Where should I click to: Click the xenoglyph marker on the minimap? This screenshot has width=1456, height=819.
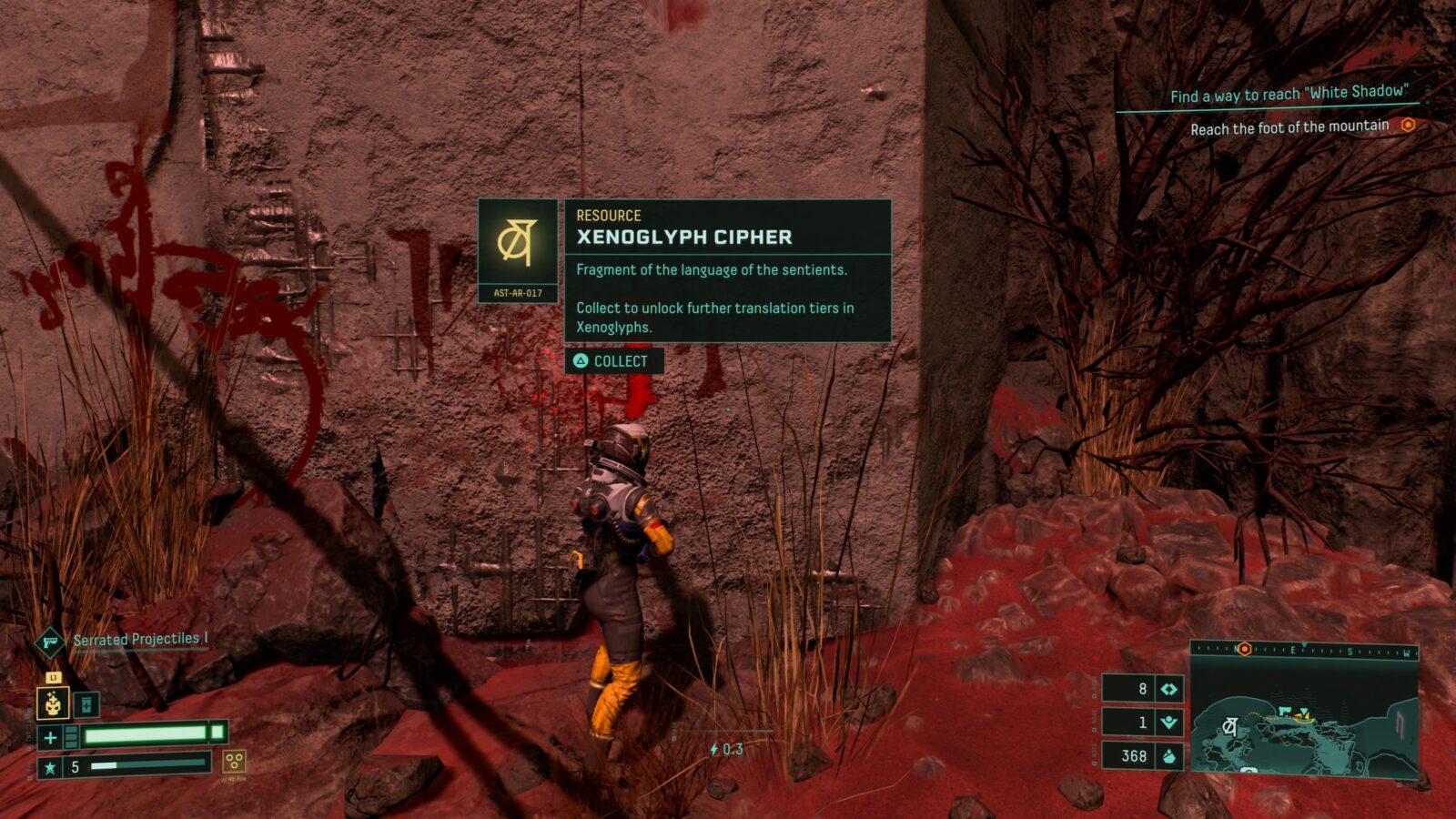pyautogui.click(x=1230, y=725)
